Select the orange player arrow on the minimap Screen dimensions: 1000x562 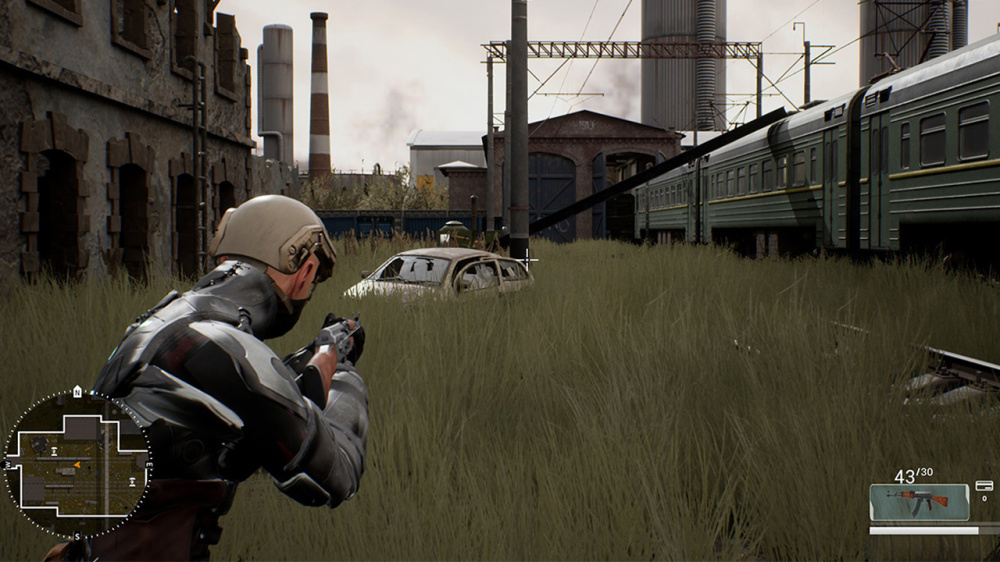tap(77, 464)
